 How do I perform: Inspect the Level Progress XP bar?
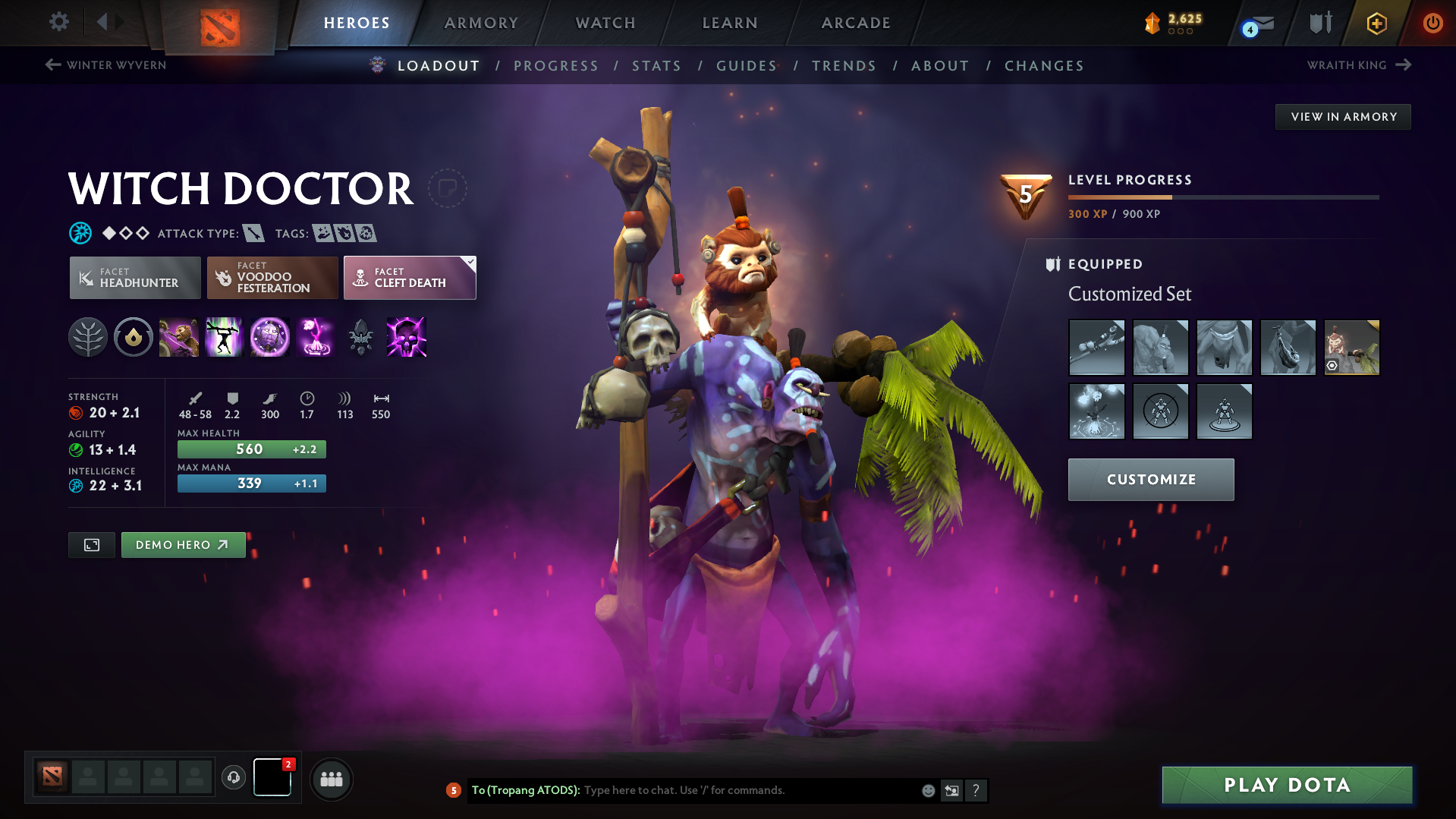[x=1222, y=197]
